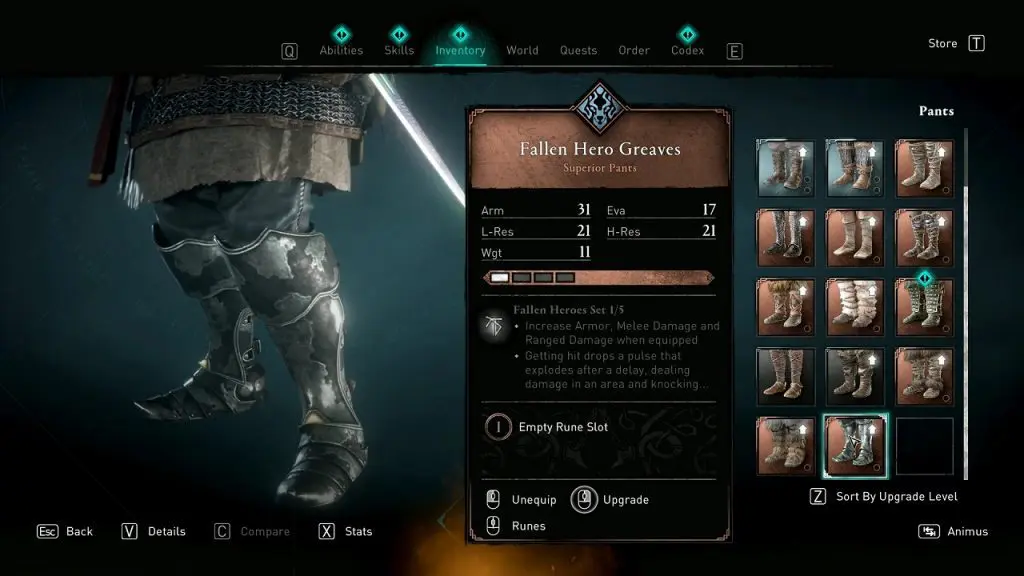Upgrade the Fallen Hero Greaves
1024x576 pixels.
coord(625,499)
